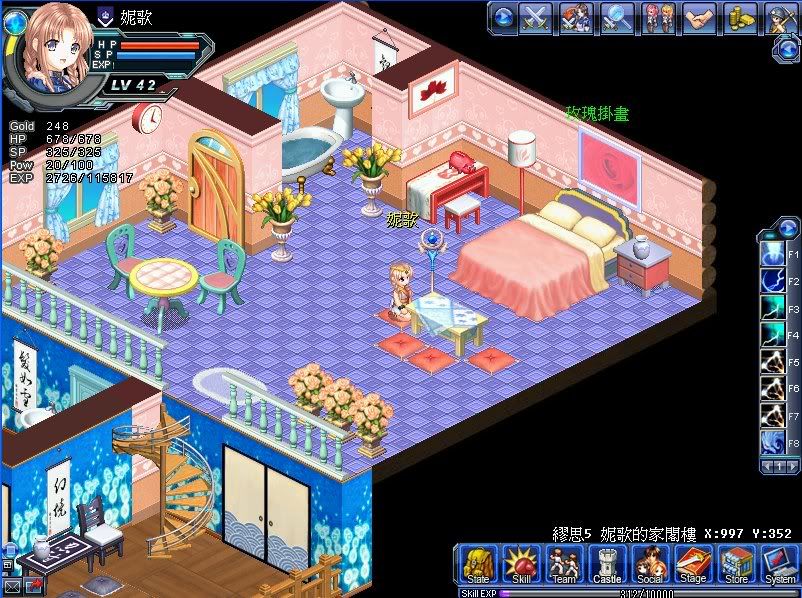Screen dimensions: 802x598
Task: Click the envelope mail icon
Action: (11, 586)
